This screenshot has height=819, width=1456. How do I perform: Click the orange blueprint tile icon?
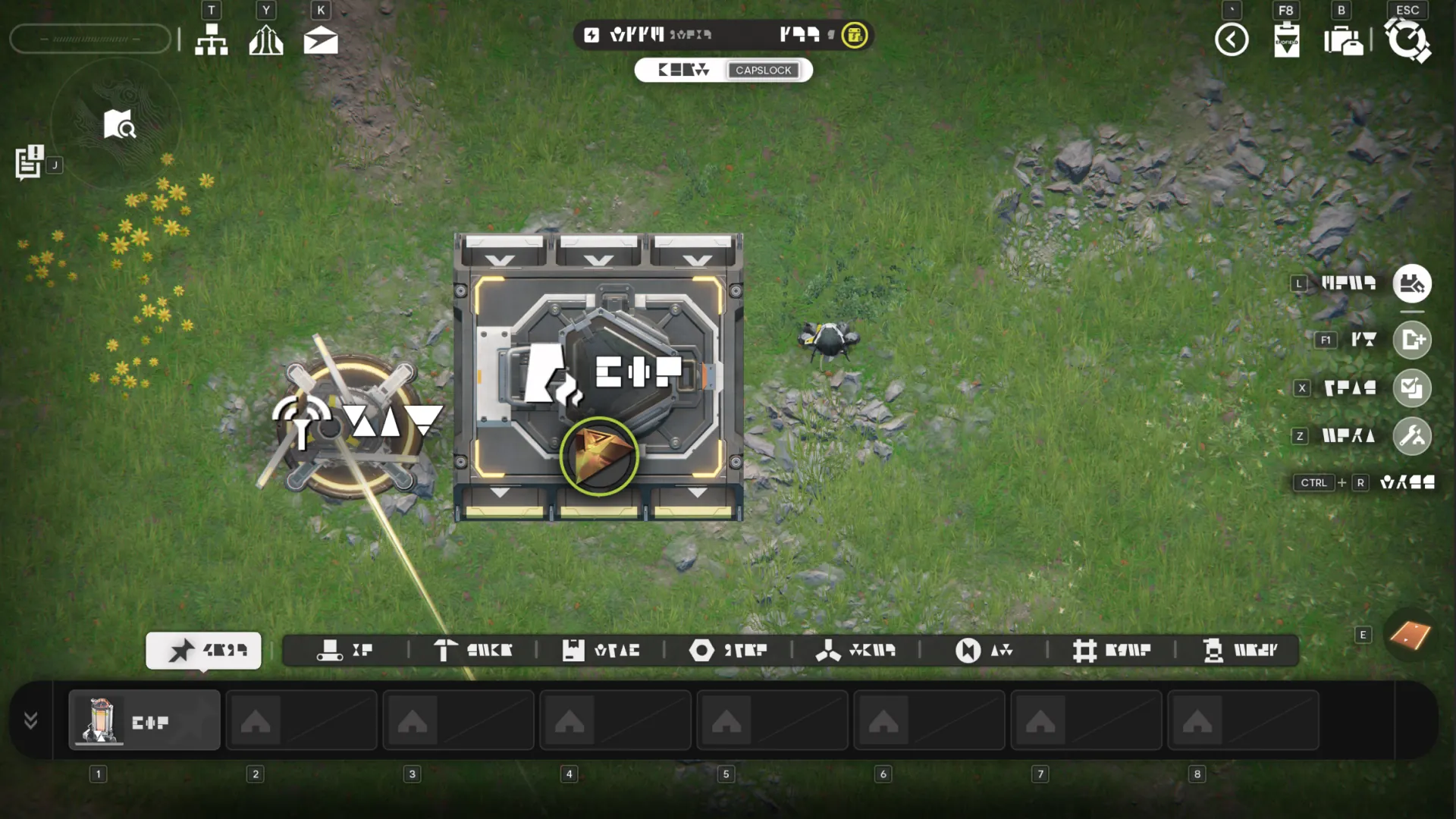(1410, 635)
